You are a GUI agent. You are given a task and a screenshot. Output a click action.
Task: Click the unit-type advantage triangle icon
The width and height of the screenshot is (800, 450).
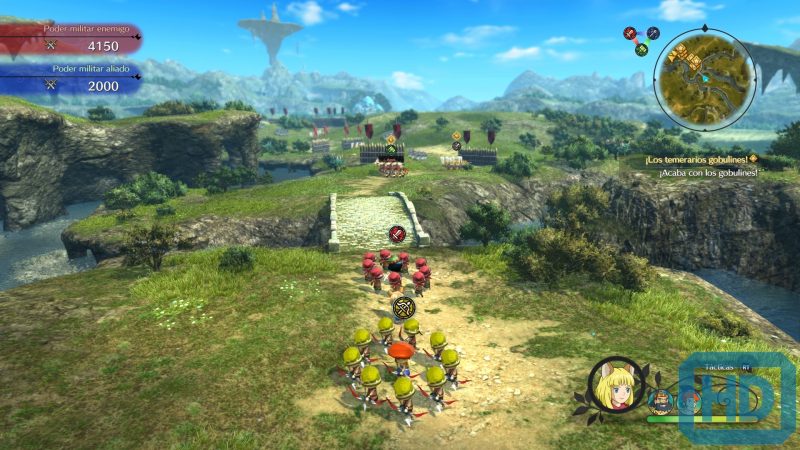click(640, 39)
